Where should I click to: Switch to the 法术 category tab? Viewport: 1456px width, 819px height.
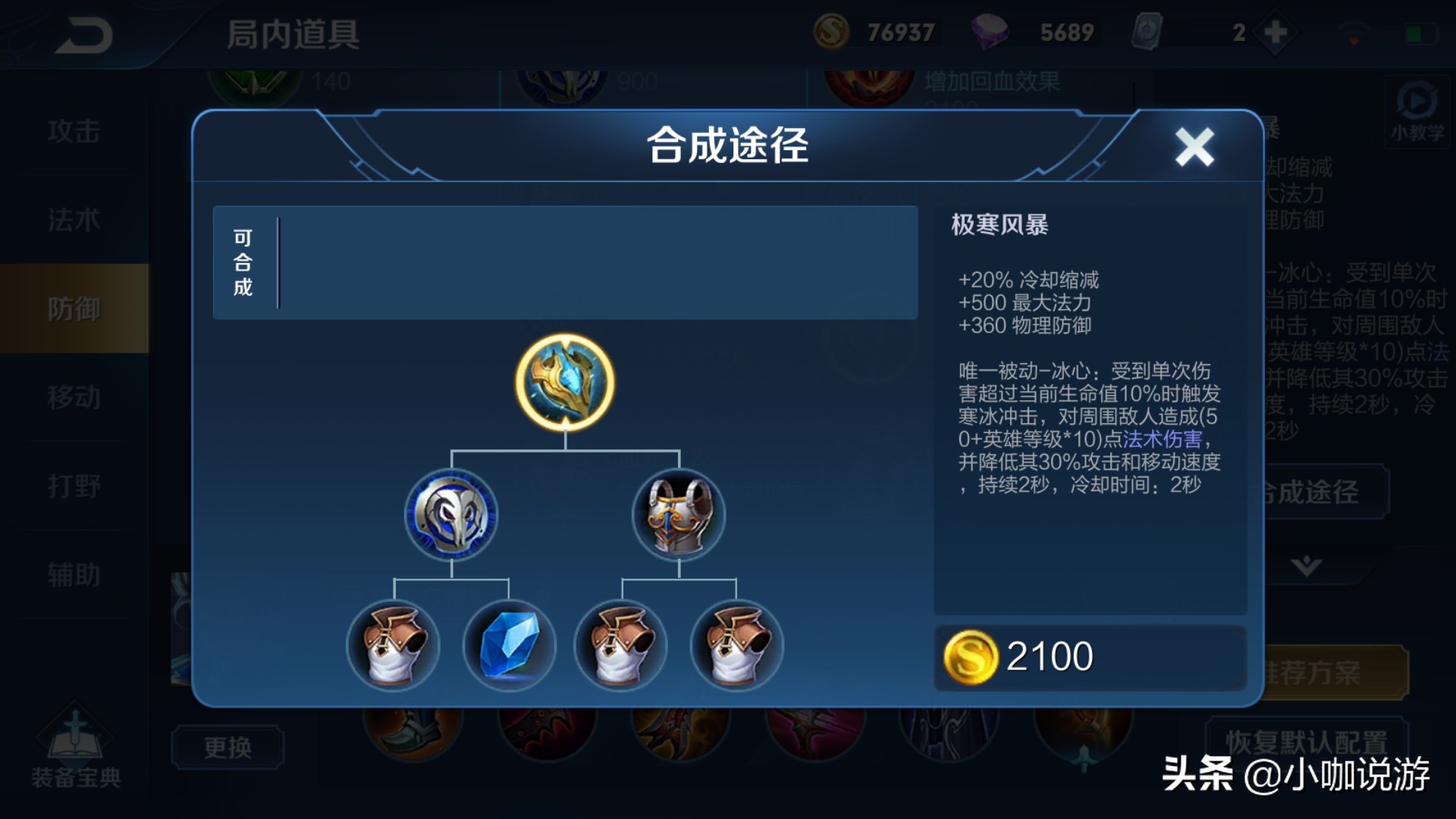(76, 220)
